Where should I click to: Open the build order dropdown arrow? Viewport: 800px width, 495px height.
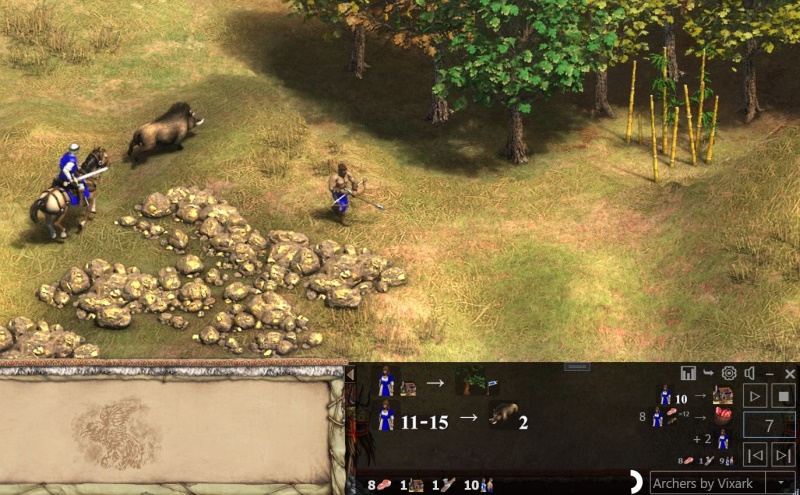783,483
